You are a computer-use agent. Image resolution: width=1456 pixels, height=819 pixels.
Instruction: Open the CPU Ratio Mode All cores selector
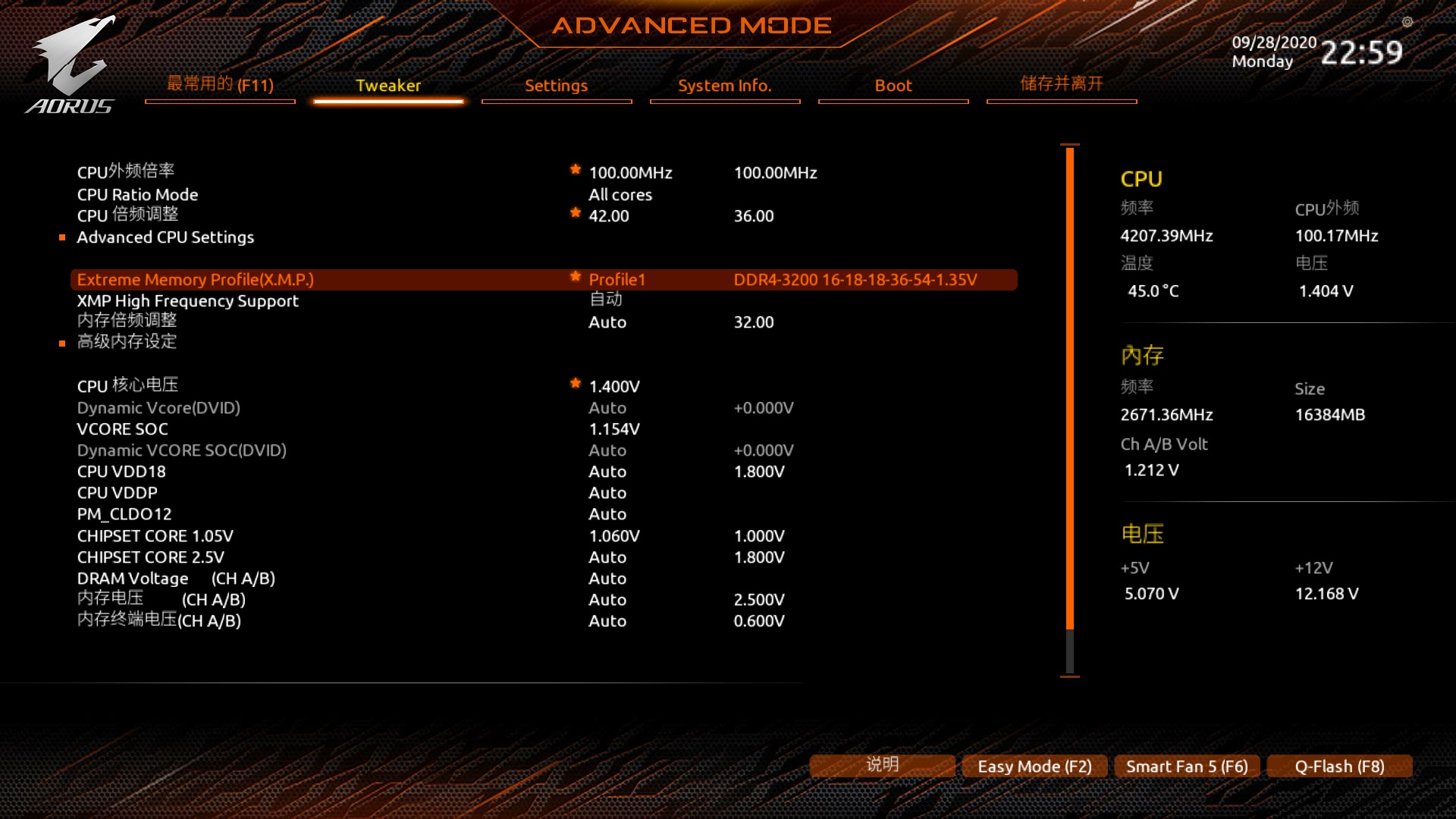point(620,194)
